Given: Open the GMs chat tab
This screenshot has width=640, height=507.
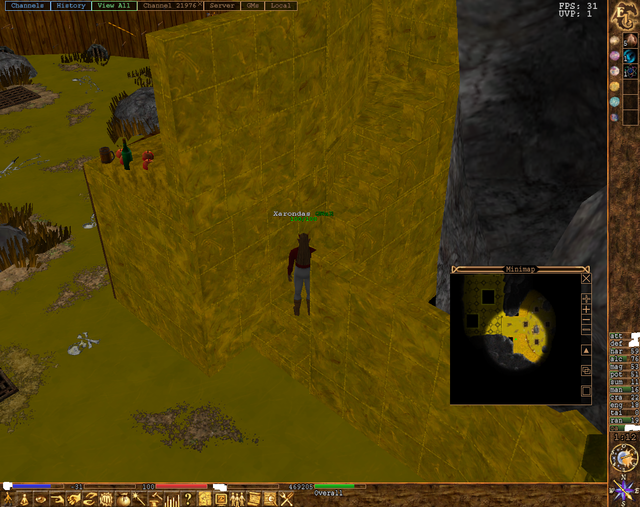Looking at the screenshot, I should pos(252,6).
